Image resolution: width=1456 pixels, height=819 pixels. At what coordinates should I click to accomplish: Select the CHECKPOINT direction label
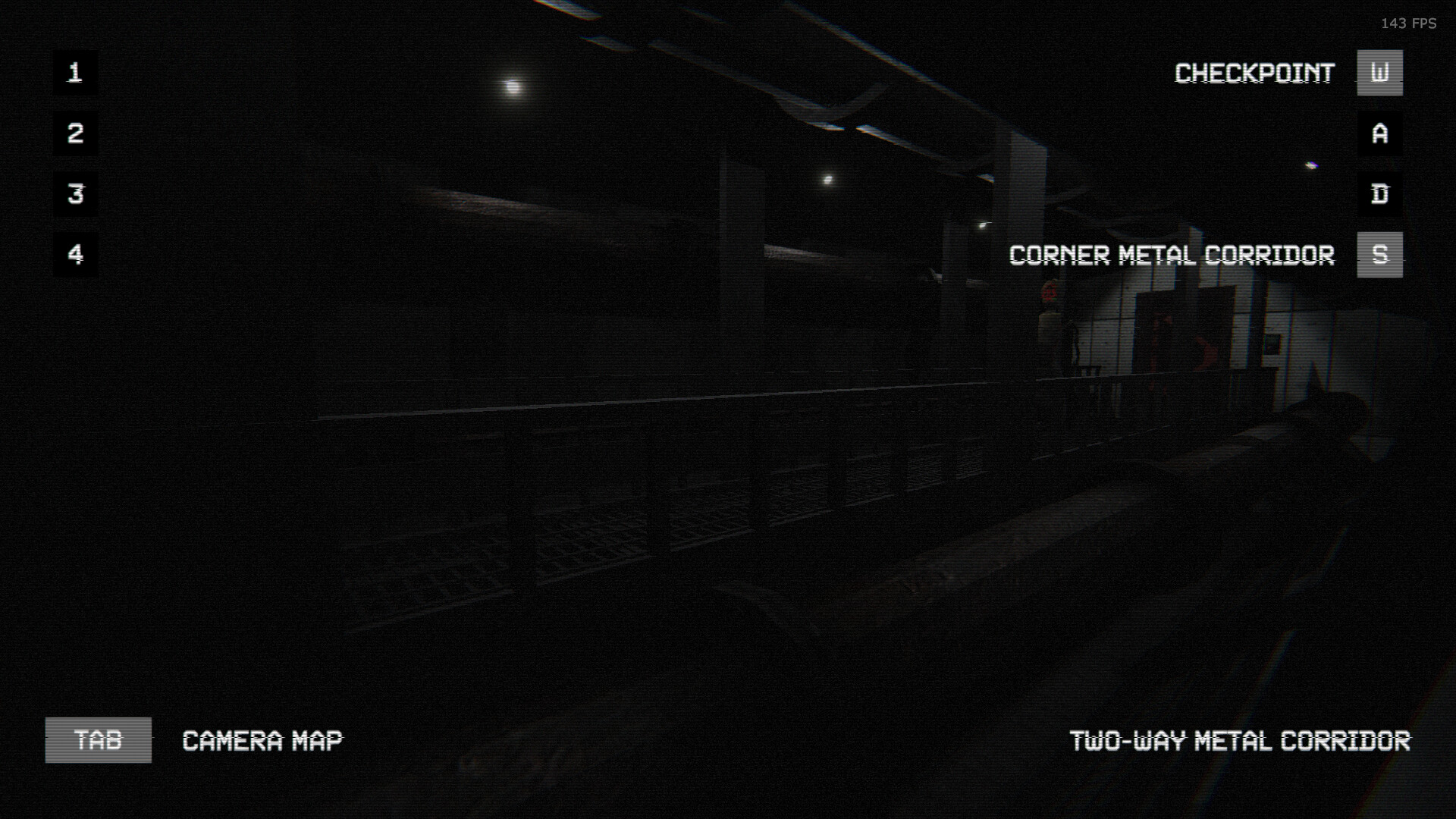[1255, 73]
